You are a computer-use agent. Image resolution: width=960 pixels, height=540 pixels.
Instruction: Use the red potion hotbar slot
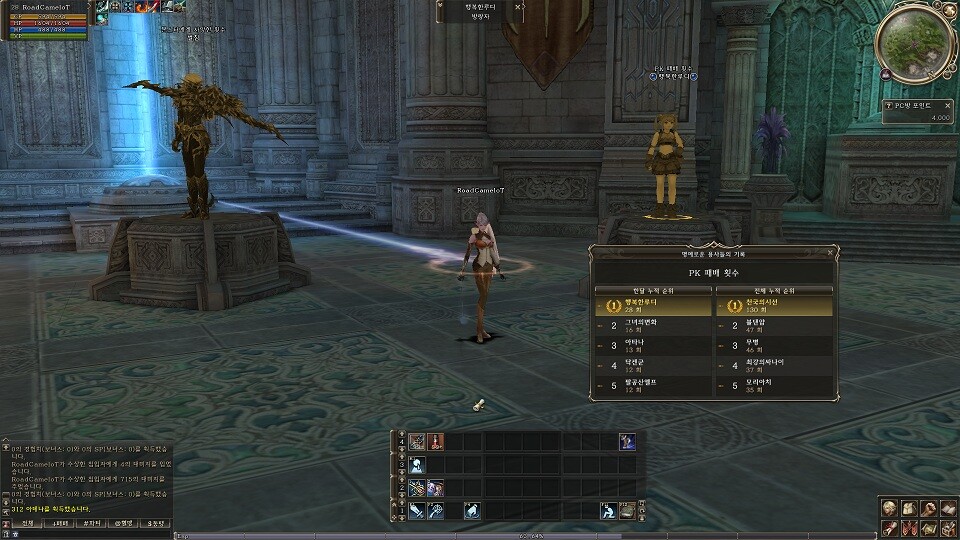pyautogui.click(x=435, y=441)
